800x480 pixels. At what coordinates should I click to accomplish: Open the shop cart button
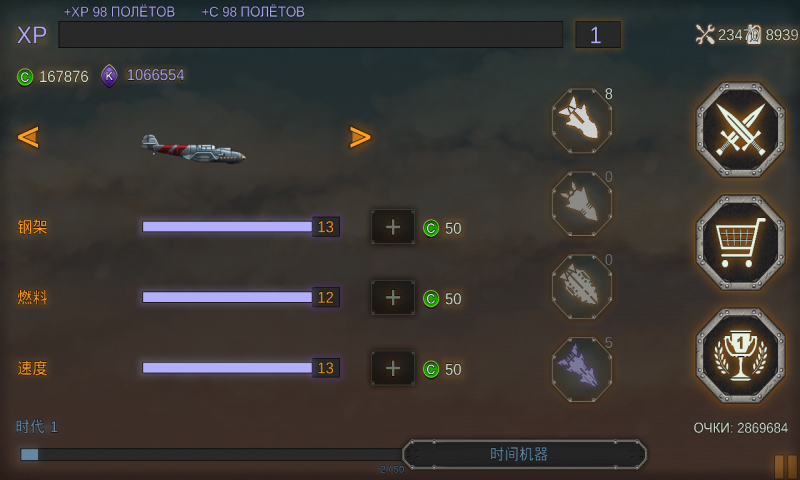[740, 242]
